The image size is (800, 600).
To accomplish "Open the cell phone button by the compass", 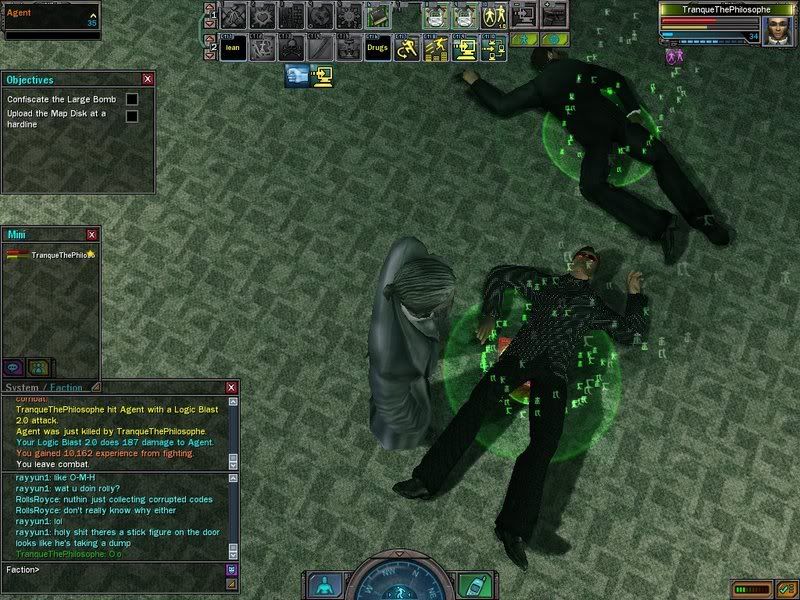I will (x=474, y=584).
